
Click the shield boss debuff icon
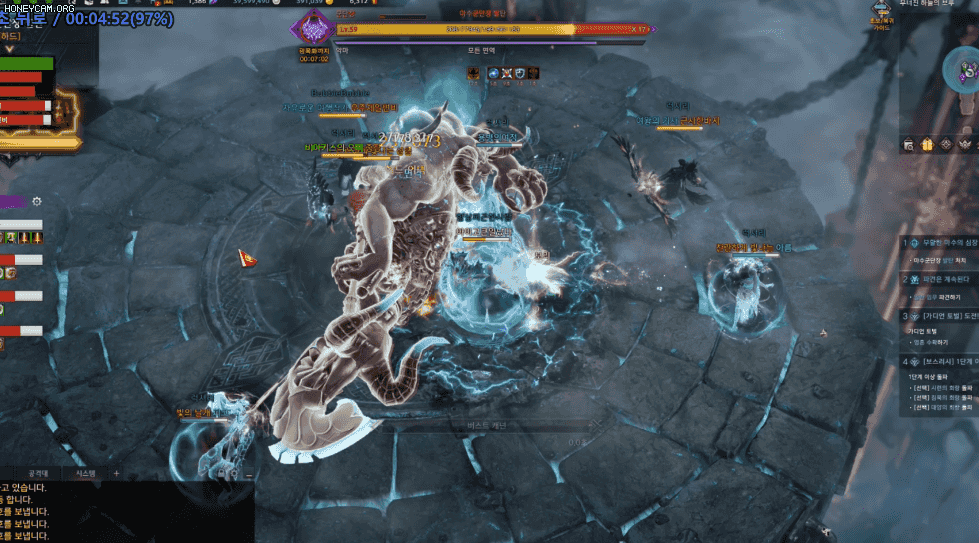coord(520,73)
